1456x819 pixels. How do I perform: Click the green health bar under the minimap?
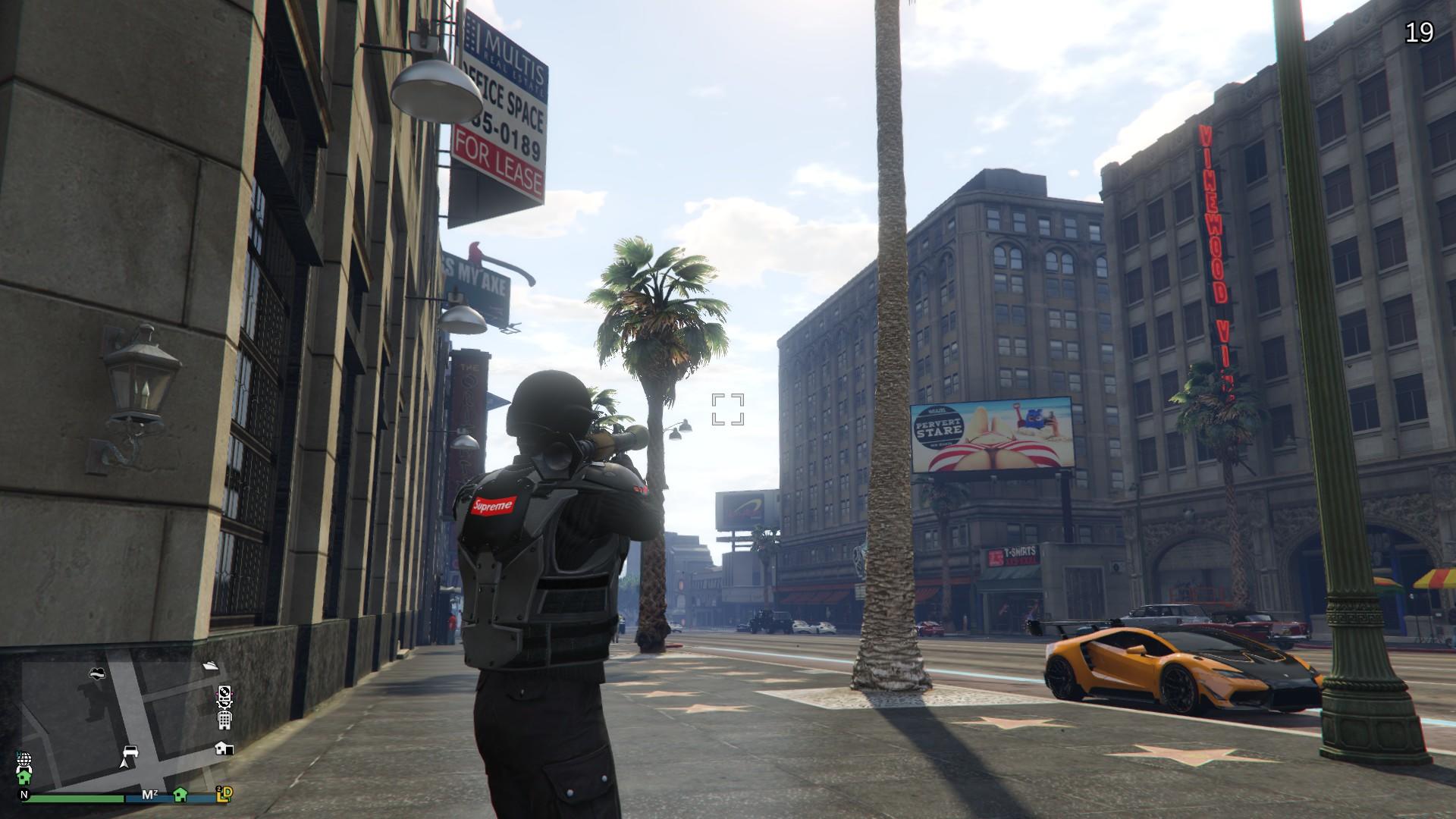77,797
